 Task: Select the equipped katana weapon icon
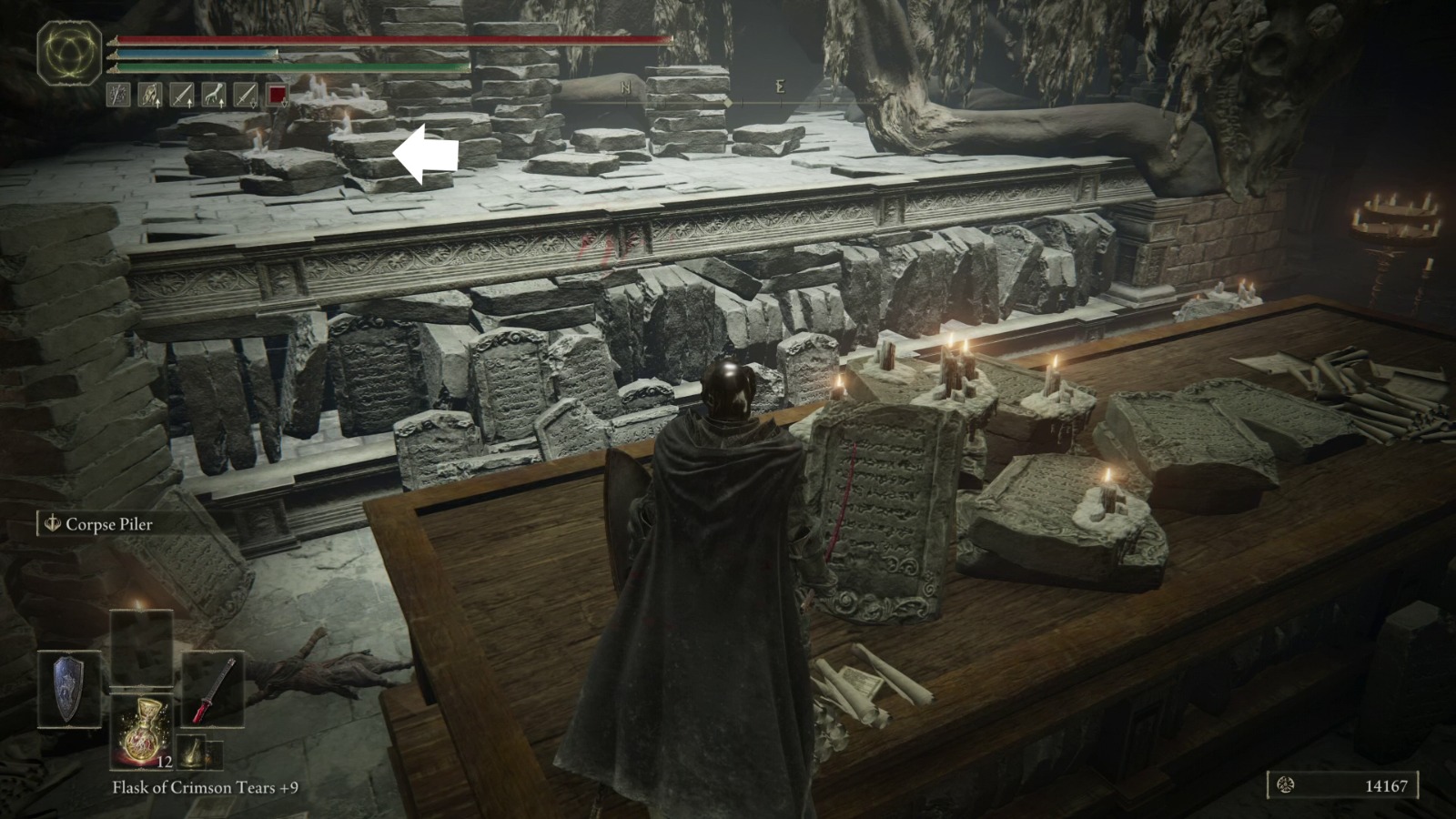214,689
